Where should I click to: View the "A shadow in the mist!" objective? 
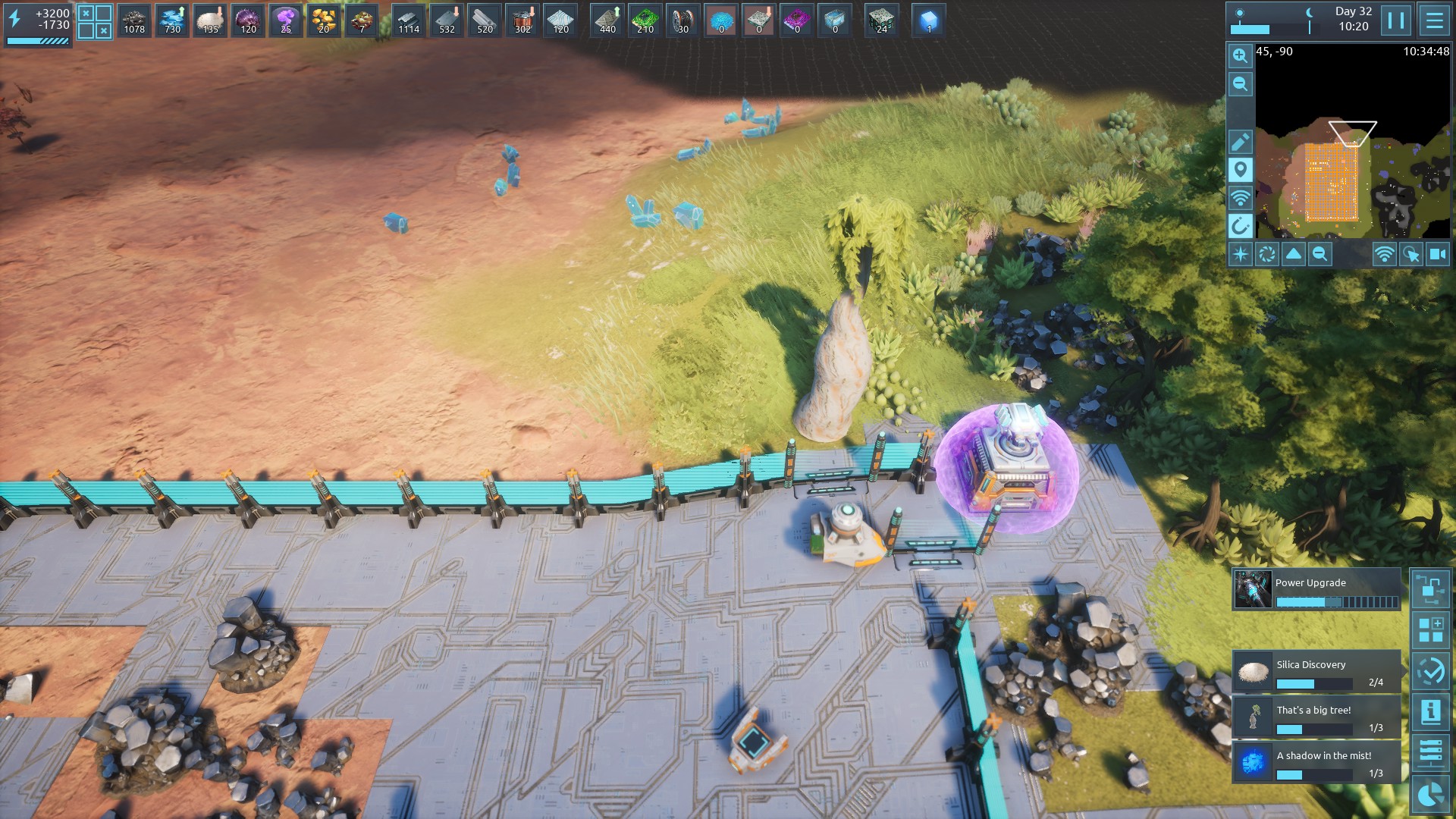(1316, 763)
